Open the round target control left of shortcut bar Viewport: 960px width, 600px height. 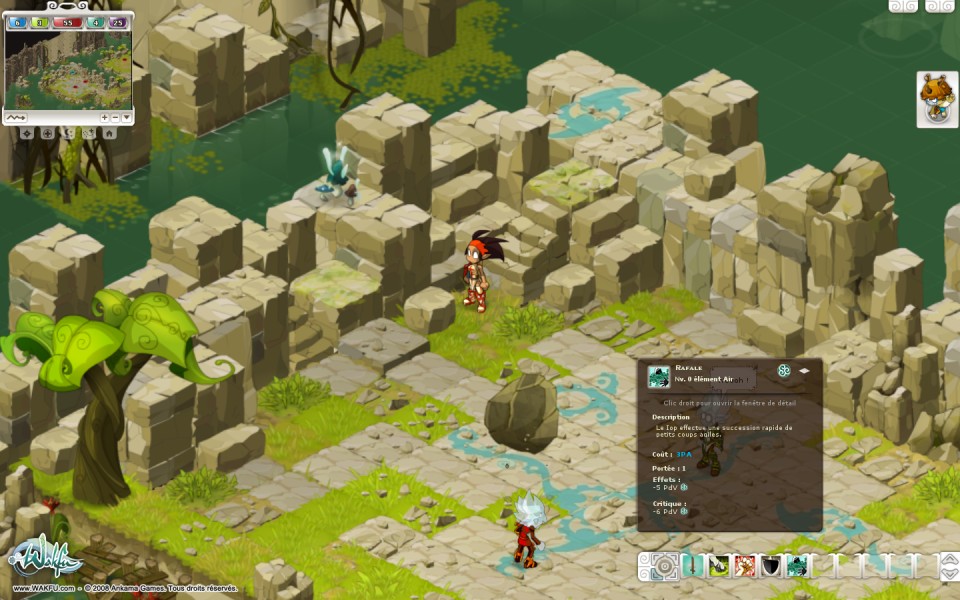click(663, 567)
